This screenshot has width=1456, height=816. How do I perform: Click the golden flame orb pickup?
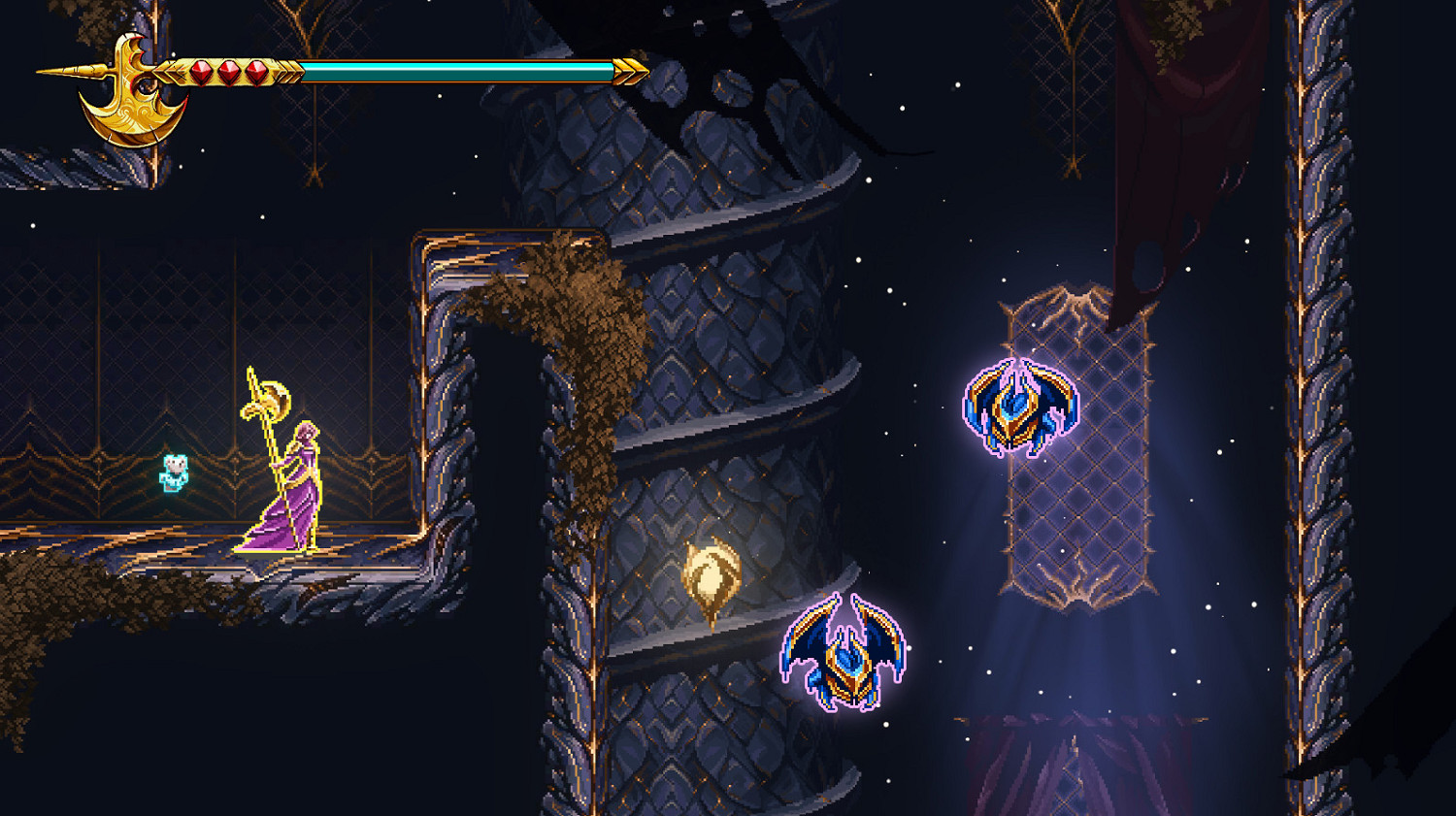point(709,575)
